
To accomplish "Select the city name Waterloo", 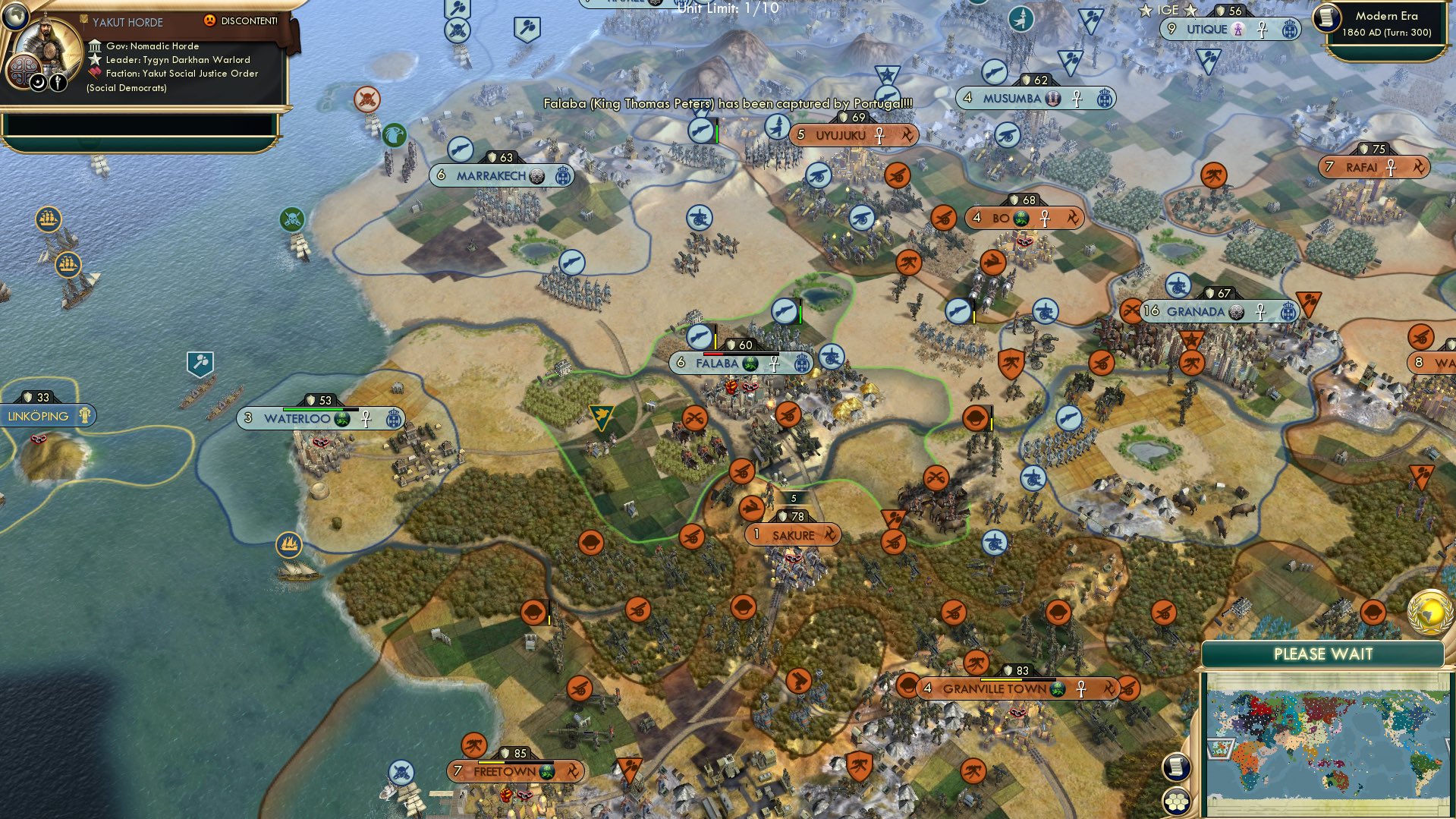I will point(299,417).
